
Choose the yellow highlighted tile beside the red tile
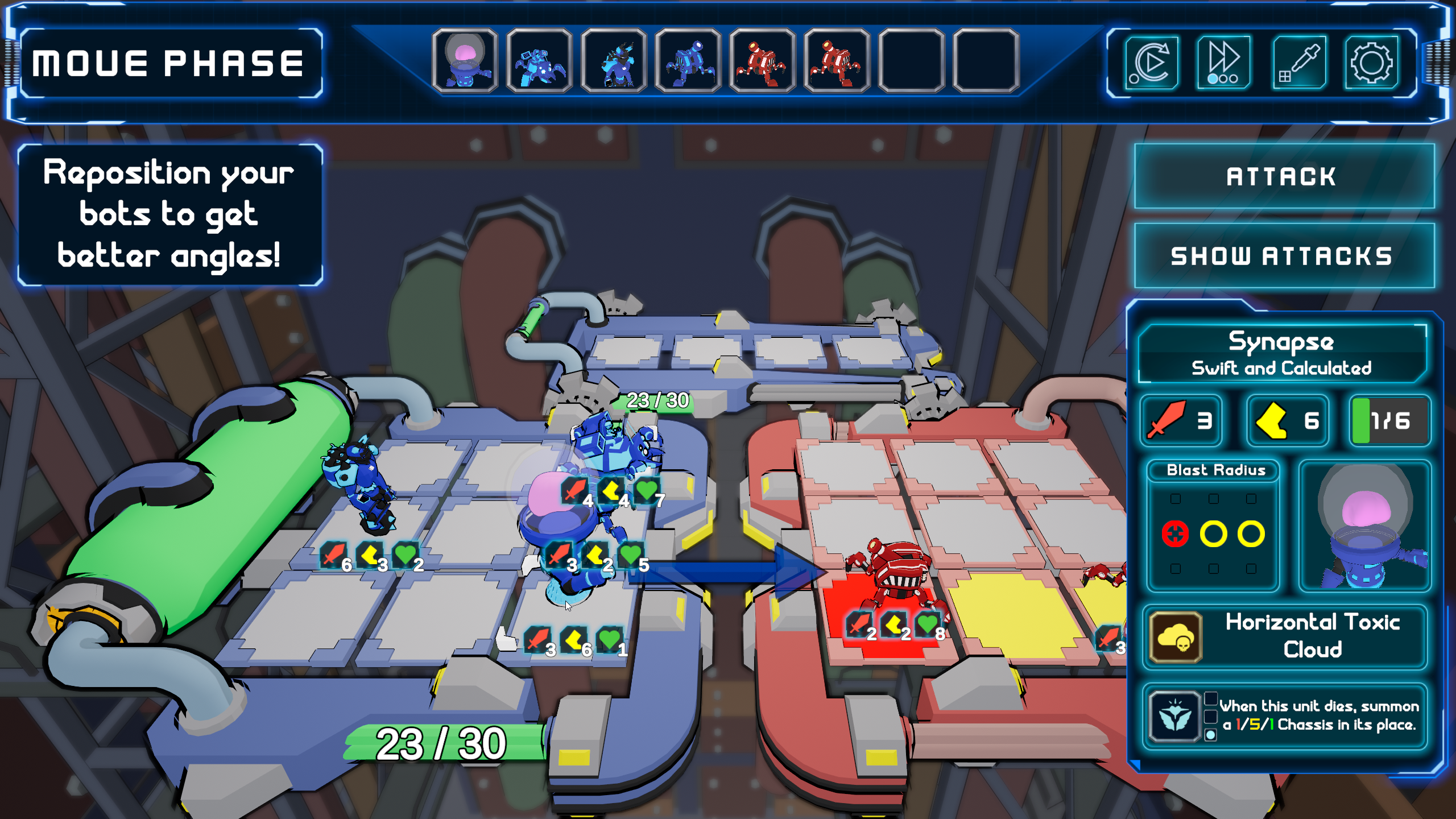click(1012, 614)
